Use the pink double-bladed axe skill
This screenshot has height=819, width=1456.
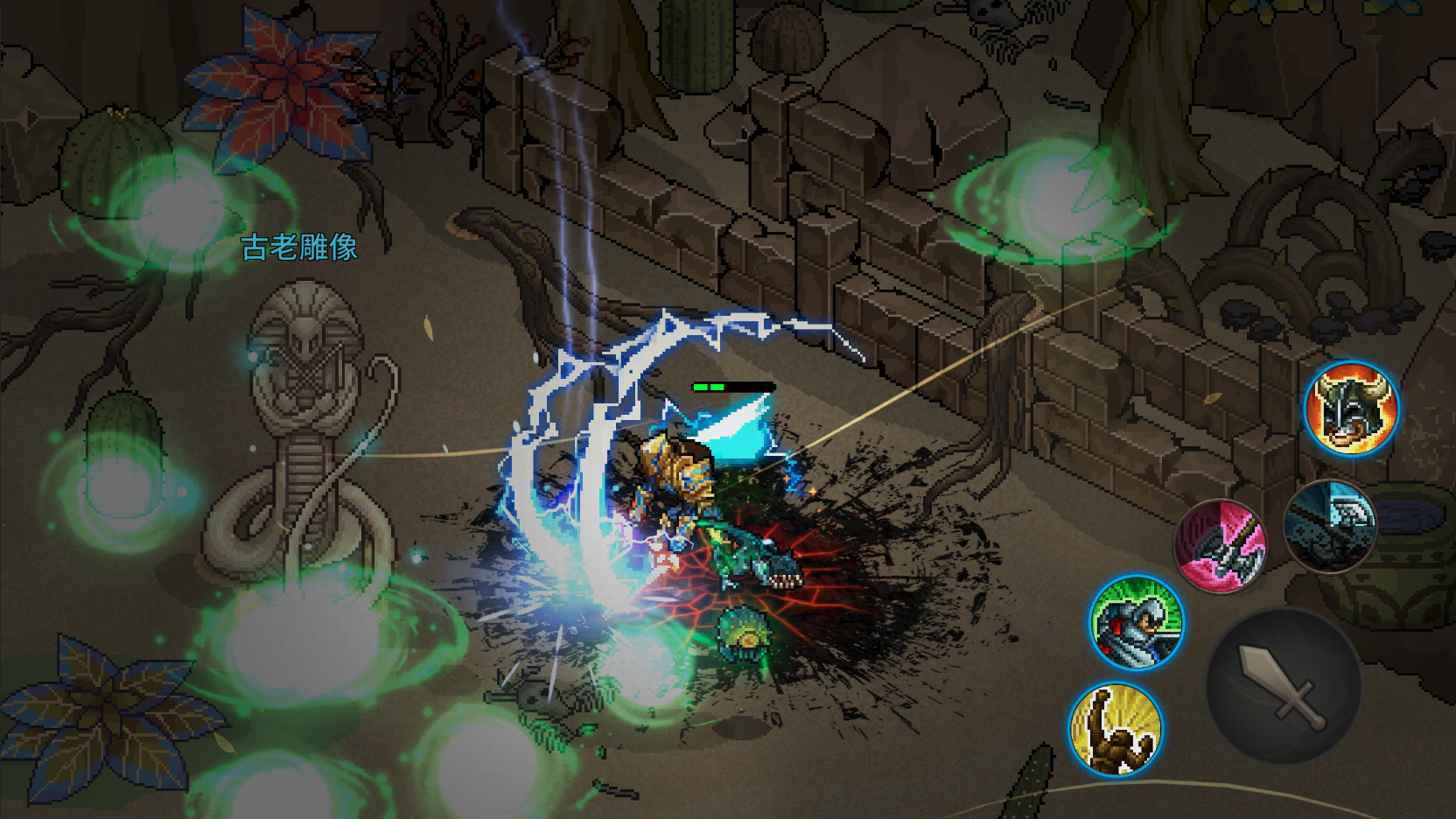click(1220, 545)
